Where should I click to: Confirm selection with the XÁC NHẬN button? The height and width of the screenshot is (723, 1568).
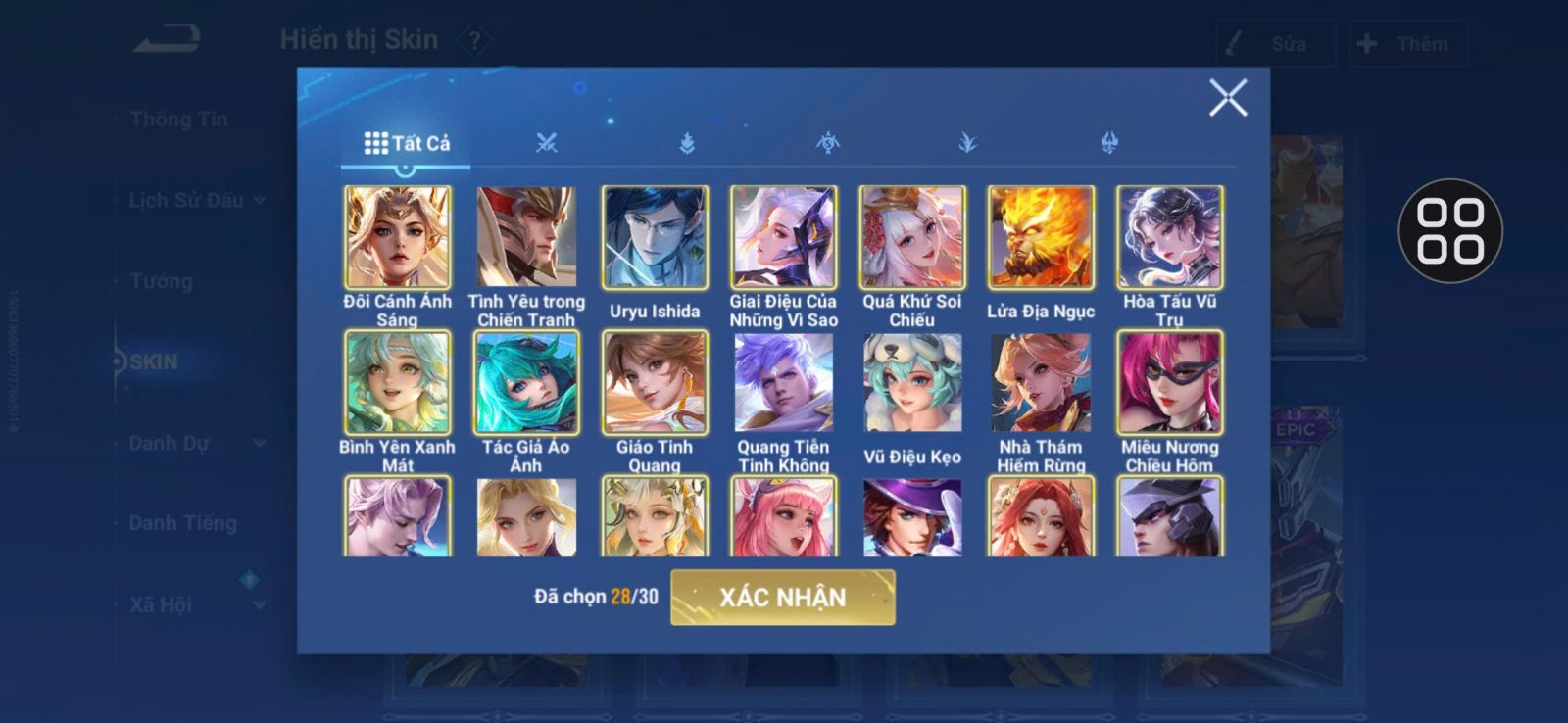[x=782, y=597]
